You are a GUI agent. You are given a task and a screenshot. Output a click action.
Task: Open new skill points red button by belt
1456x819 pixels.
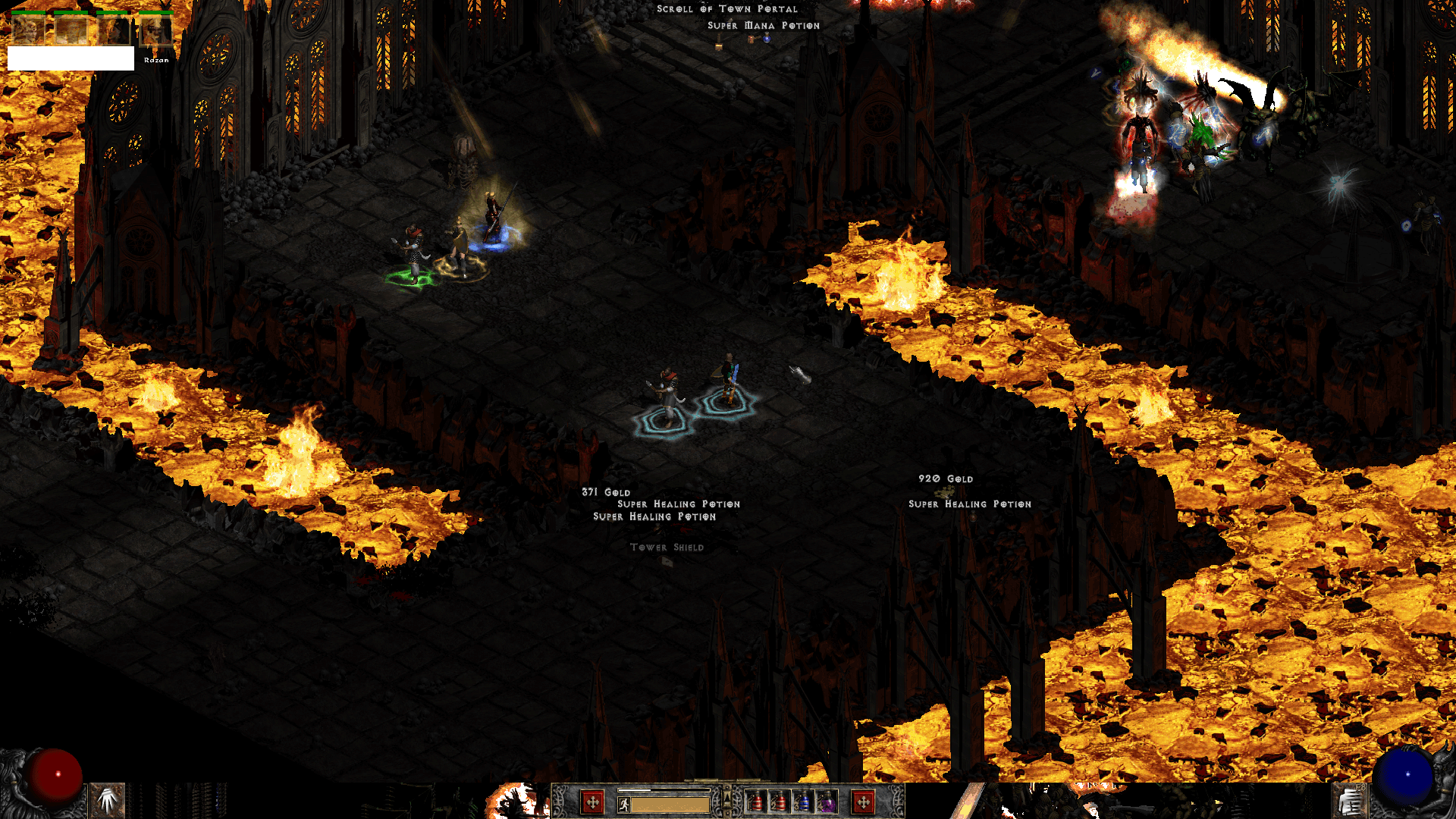(x=863, y=802)
